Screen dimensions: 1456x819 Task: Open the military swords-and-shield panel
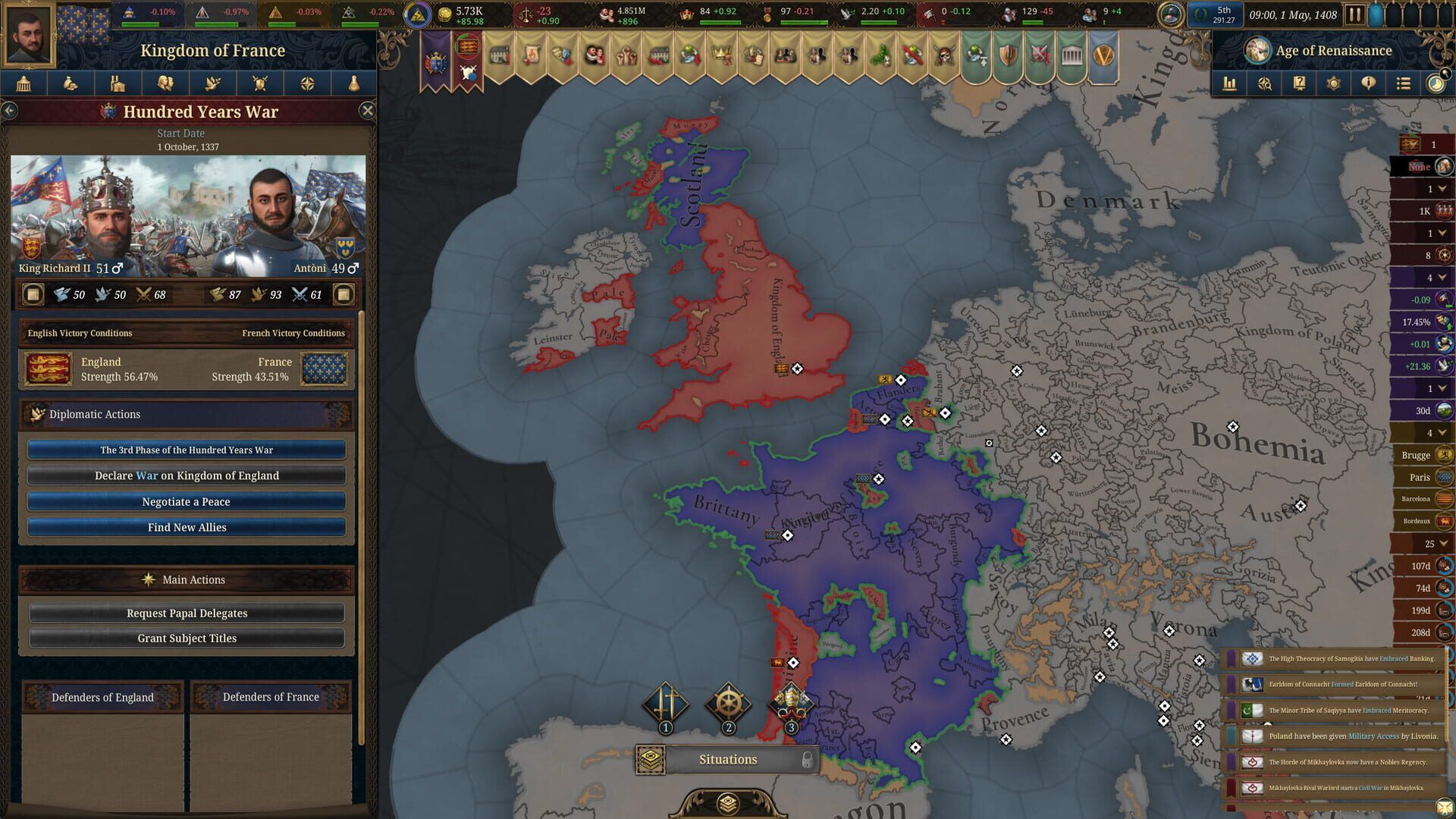(x=260, y=83)
